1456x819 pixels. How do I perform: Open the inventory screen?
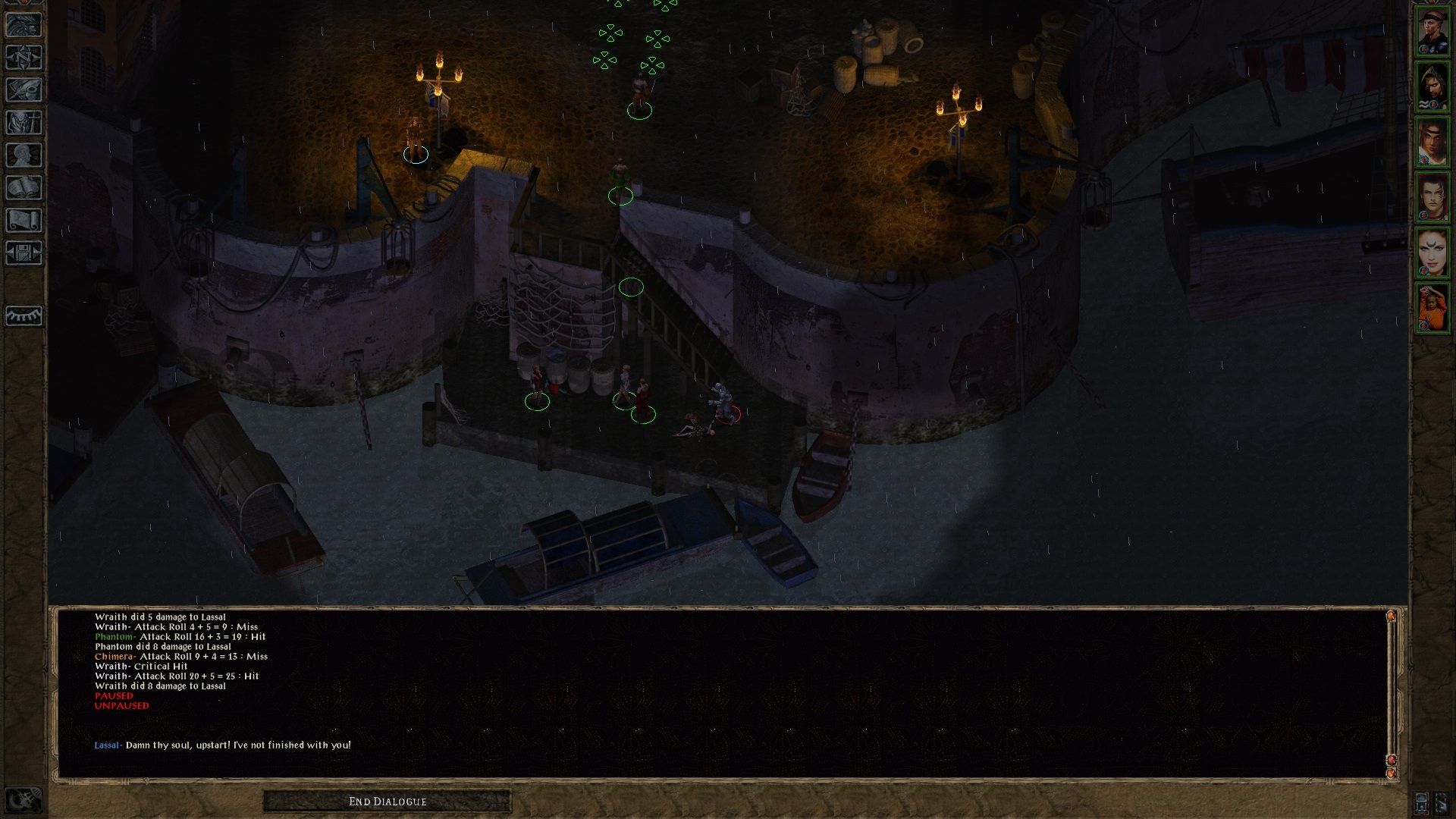tap(24, 122)
